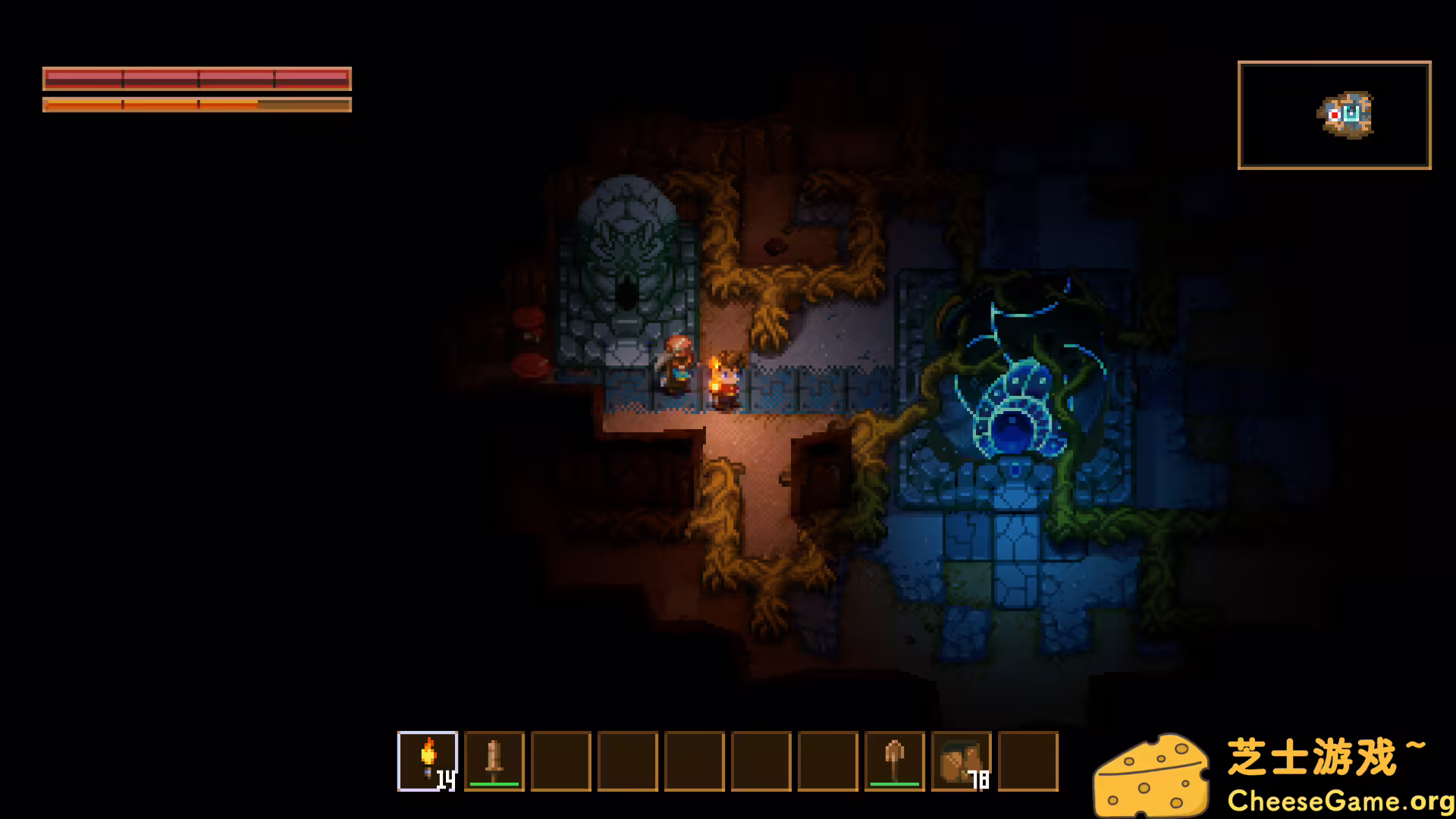Select the dirt block stack of 78

click(x=962, y=761)
